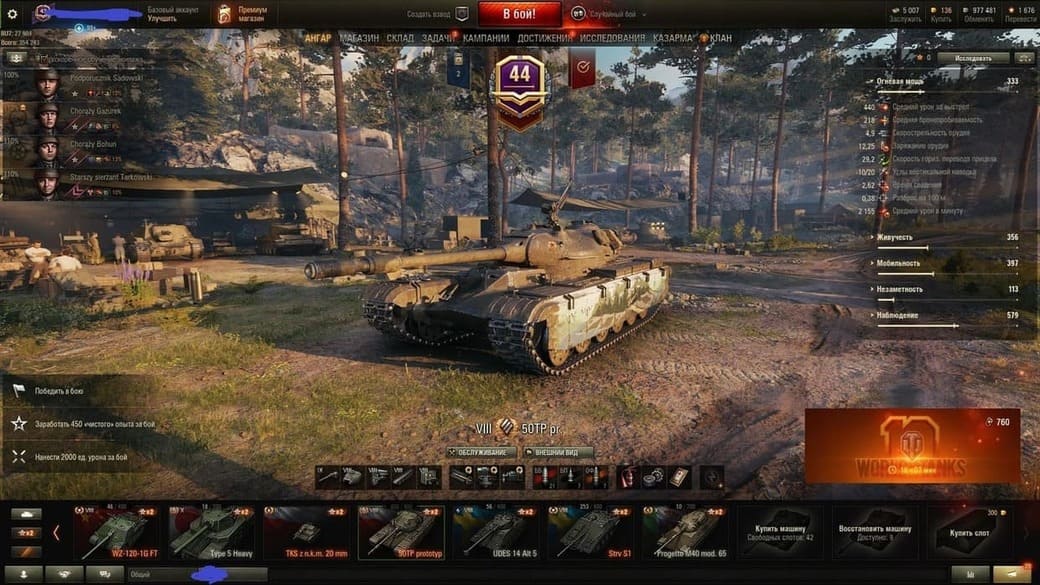Click the Обслуживание button

(x=483, y=452)
